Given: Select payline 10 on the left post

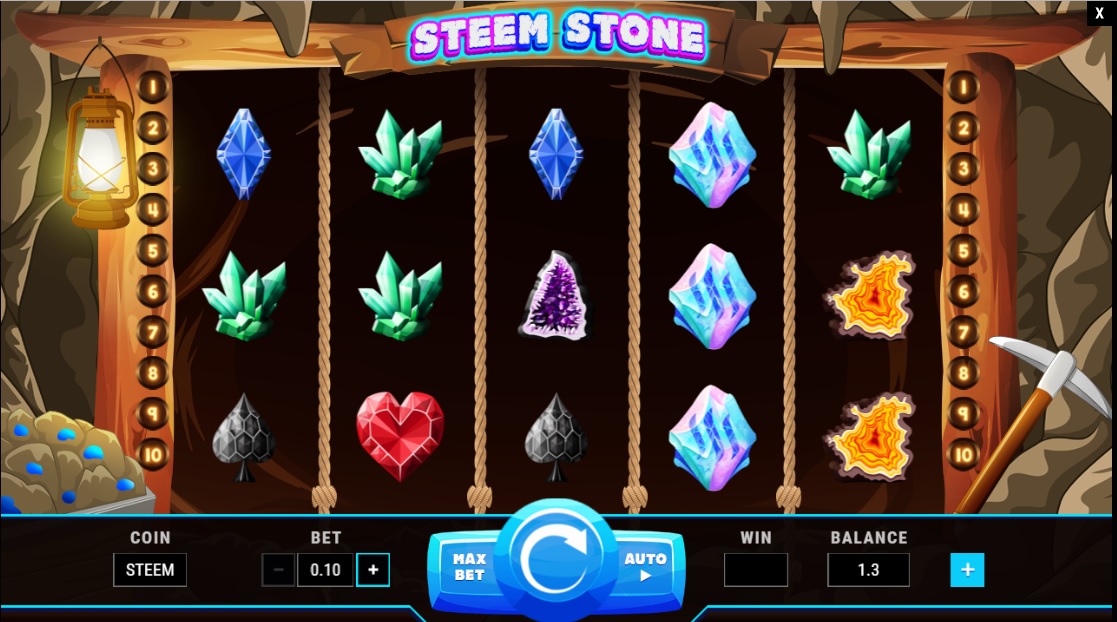Looking at the screenshot, I should click(153, 455).
